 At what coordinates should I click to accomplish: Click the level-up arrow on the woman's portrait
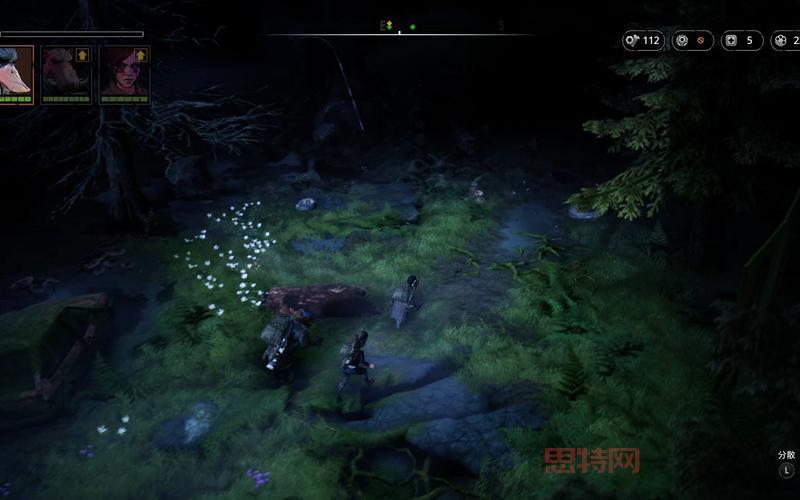coord(141,55)
